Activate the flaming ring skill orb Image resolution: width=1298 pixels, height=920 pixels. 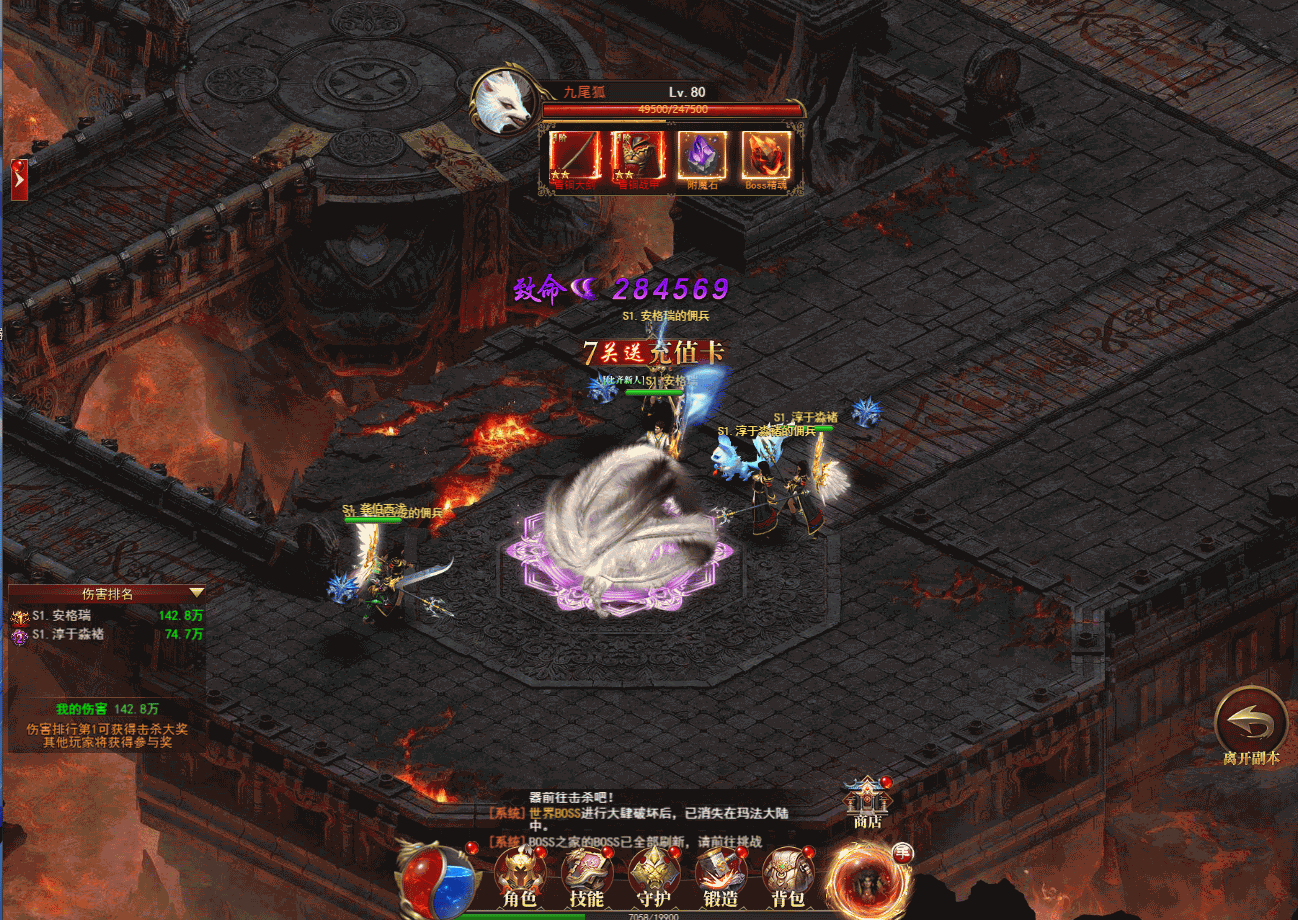(866, 878)
